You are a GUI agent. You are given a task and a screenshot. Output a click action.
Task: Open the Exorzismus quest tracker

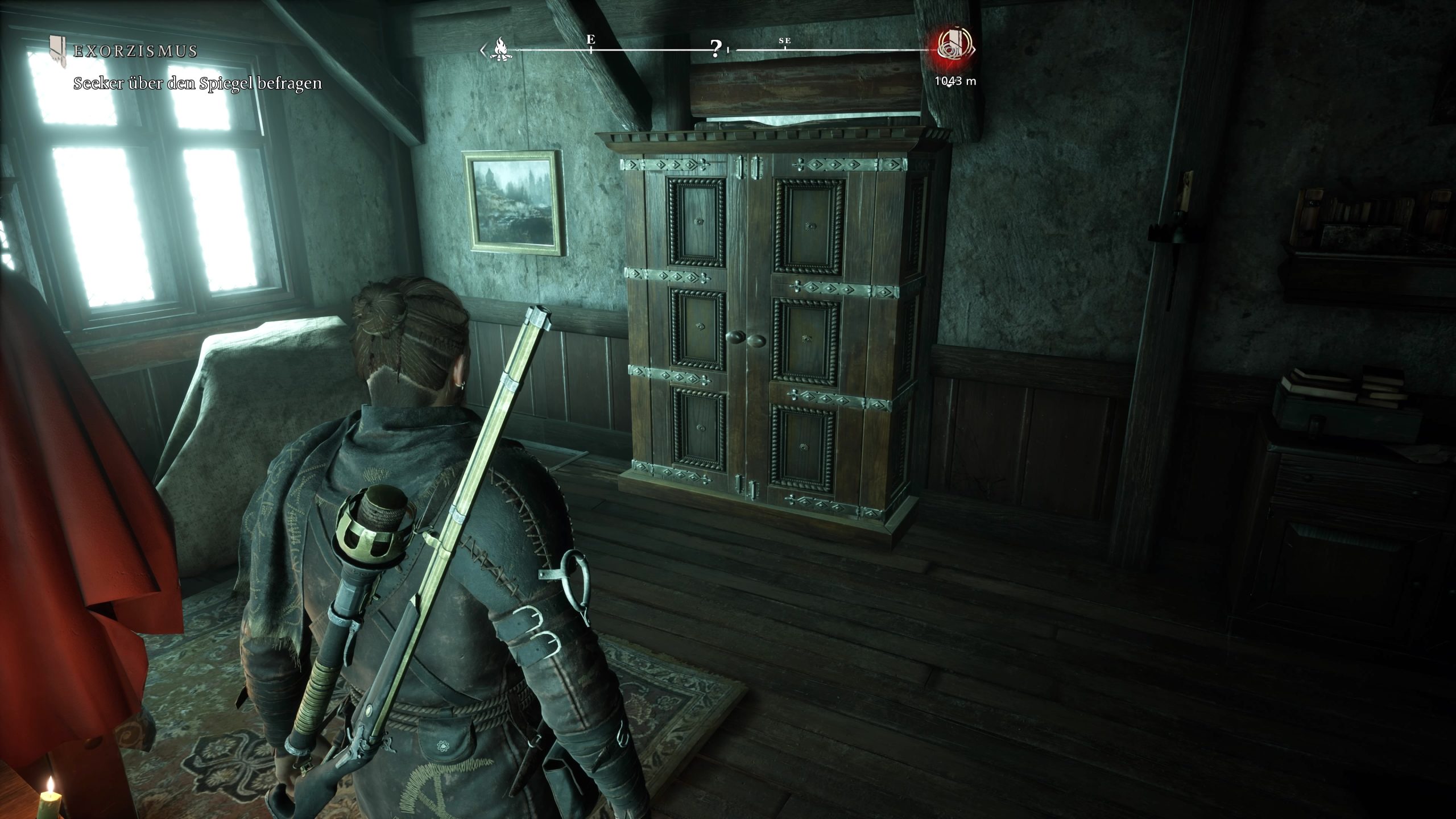tap(135, 51)
